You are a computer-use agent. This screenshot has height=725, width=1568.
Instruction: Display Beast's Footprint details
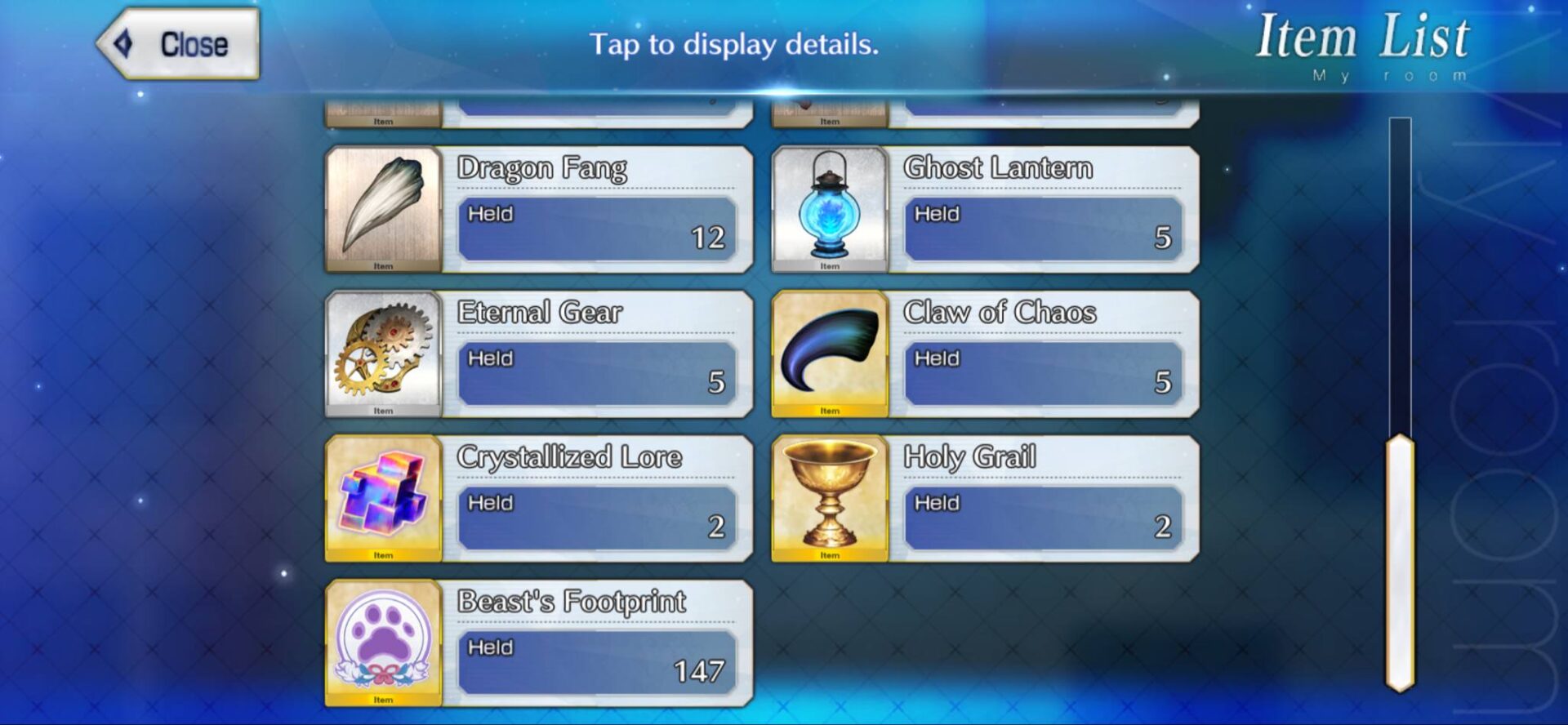(539, 643)
